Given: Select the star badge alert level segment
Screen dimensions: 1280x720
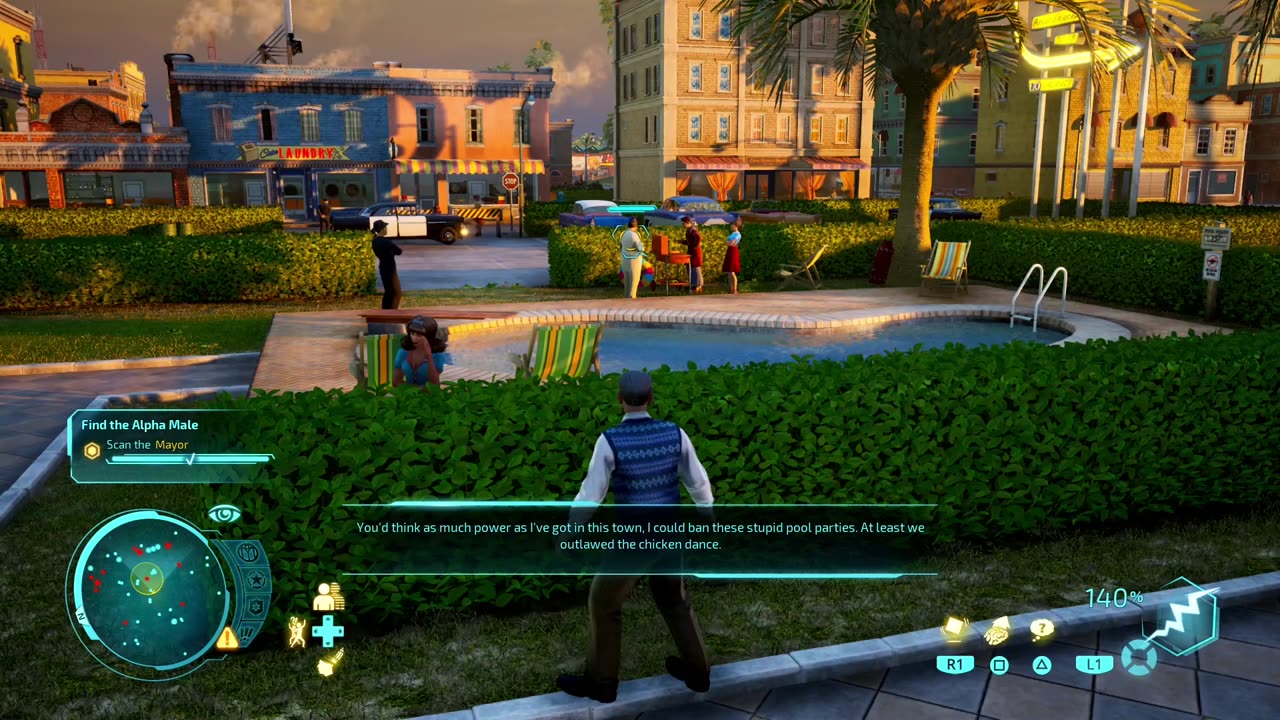Looking at the screenshot, I should pos(256,580).
